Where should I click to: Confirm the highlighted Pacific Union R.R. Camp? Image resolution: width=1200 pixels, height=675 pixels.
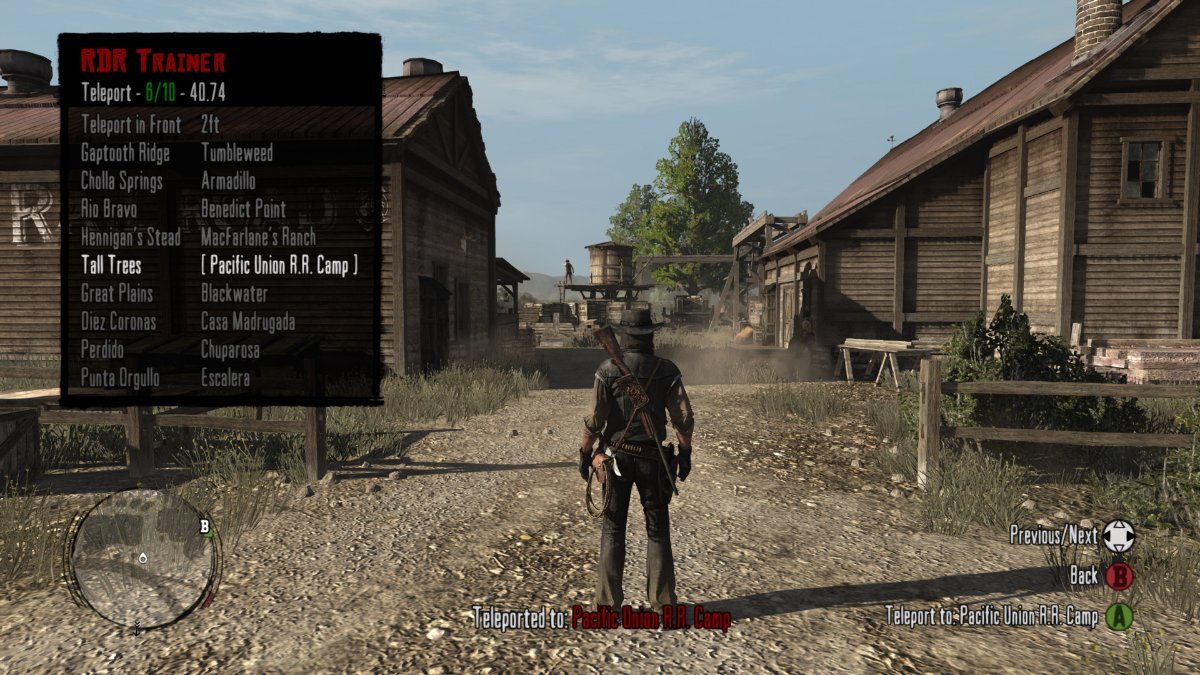click(x=279, y=265)
